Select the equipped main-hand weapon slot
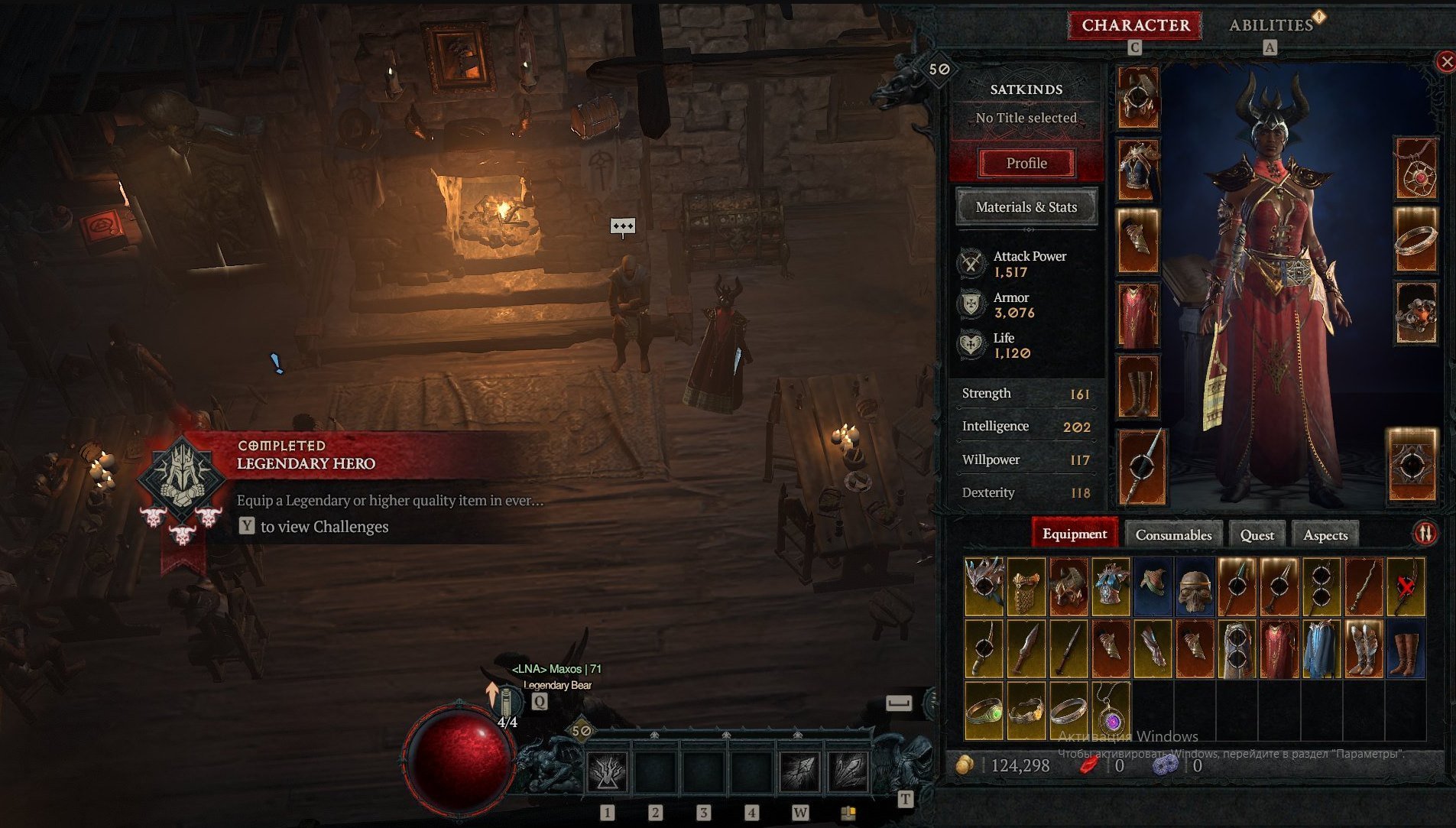Viewport: 1456px width, 828px height. click(x=1141, y=466)
